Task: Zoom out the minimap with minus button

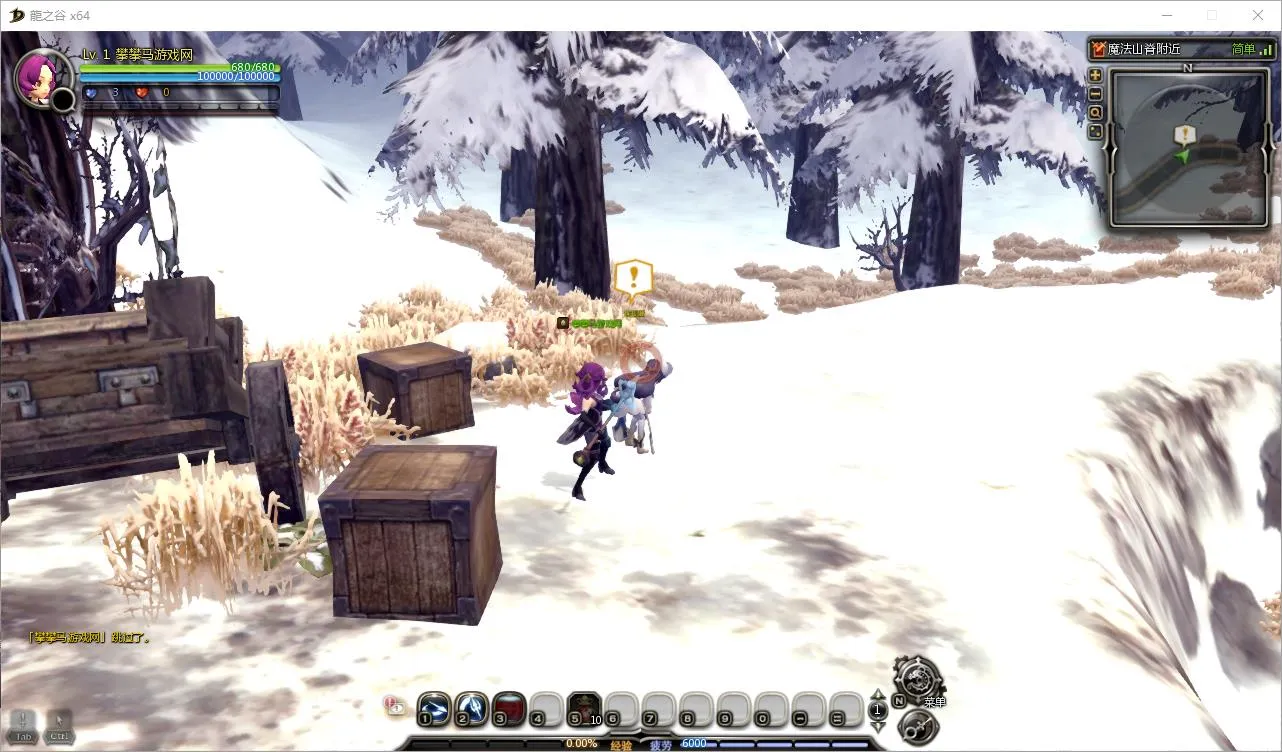Action: (1095, 94)
